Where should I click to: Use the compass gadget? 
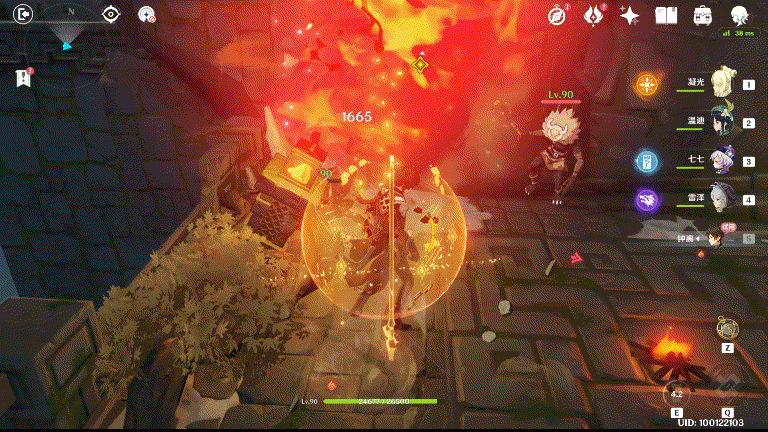coord(727,328)
